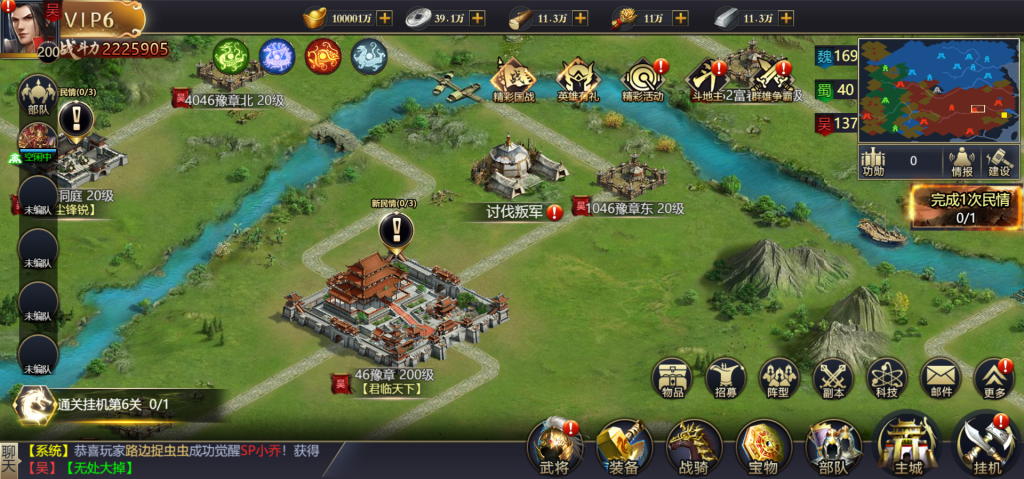Screen dimensions: 1024x479
Task: Open the 武将 (Generals) menu
Action: [x=554, y=444]
